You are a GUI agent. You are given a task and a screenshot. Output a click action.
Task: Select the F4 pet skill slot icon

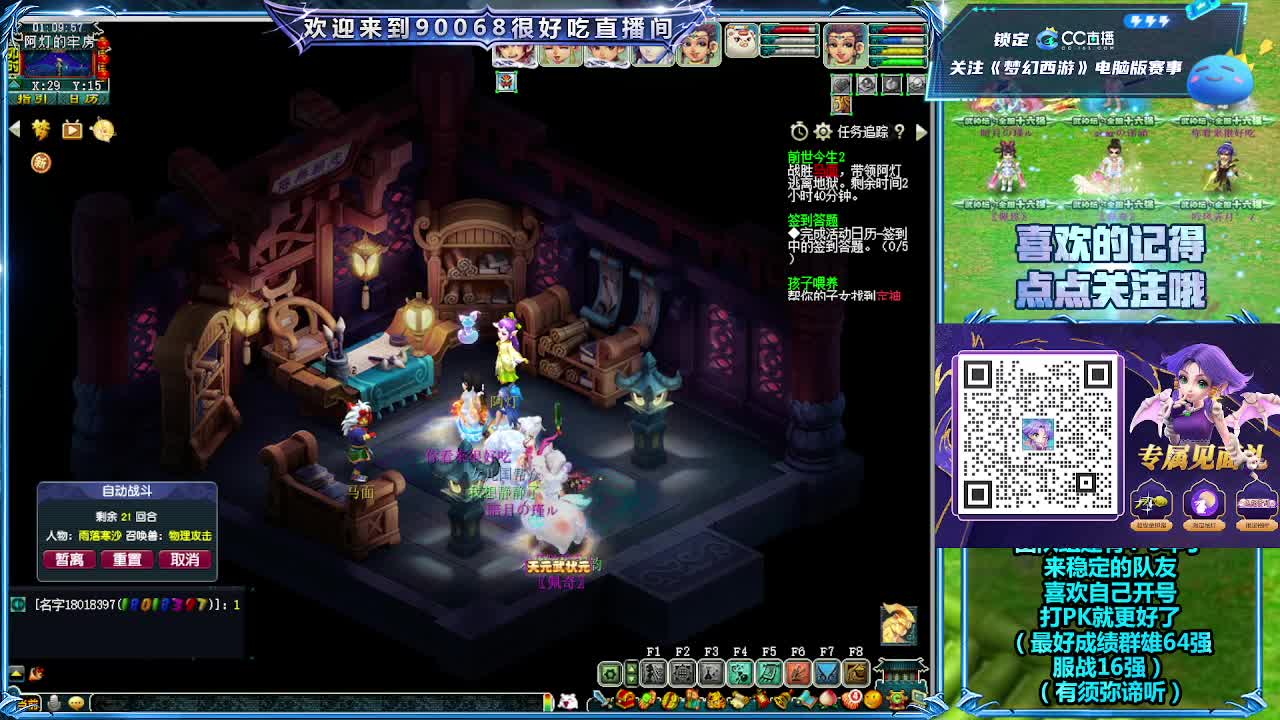tap(740, 673)
